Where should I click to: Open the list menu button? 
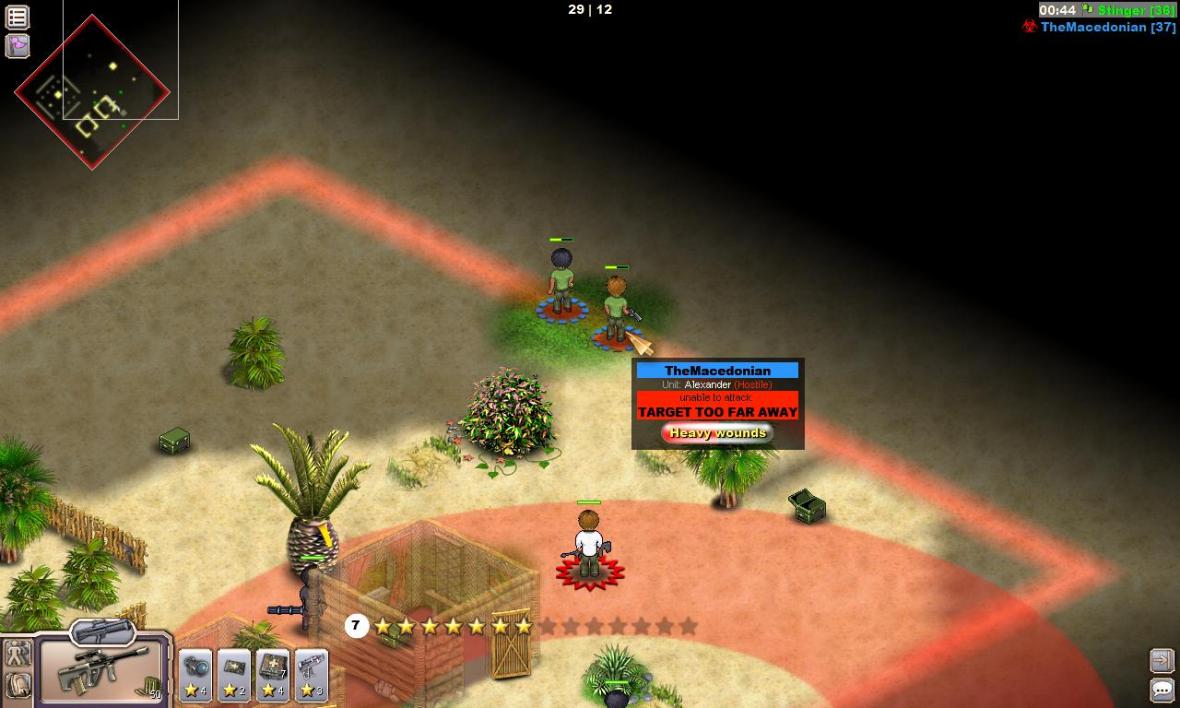pyautogui.click(x=17, y=17)
